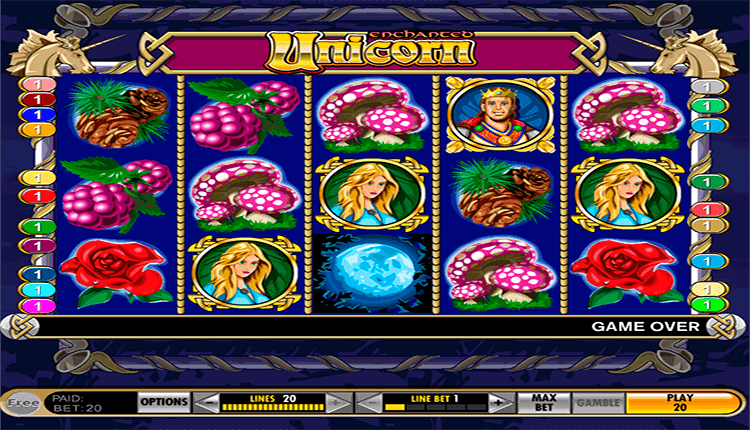Click the round Free button

[19, 402]
